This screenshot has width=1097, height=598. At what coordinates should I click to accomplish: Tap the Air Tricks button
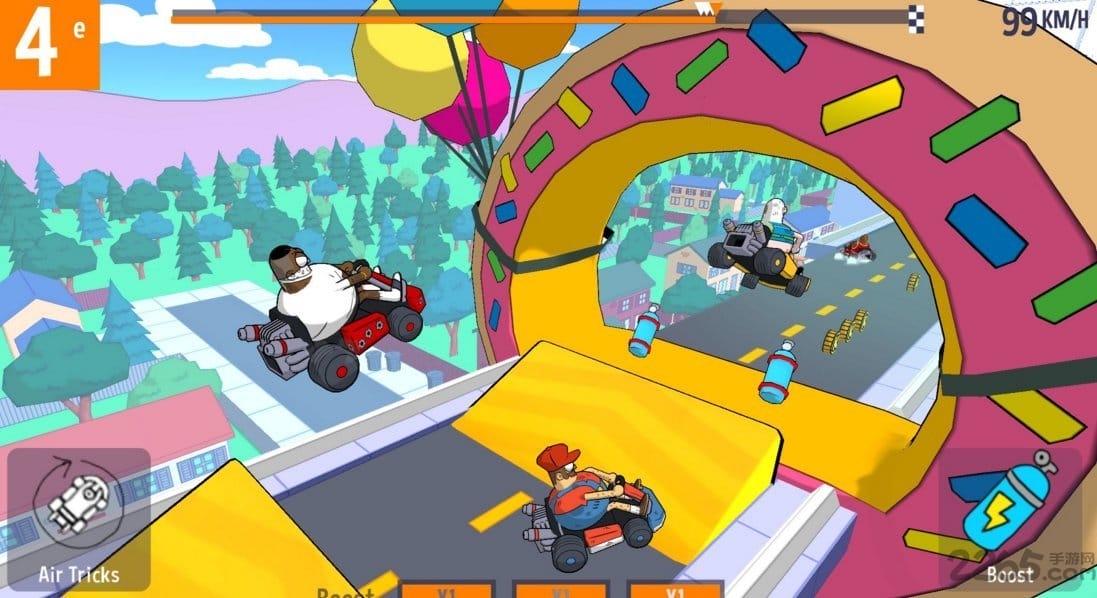[x=78, y=517]
